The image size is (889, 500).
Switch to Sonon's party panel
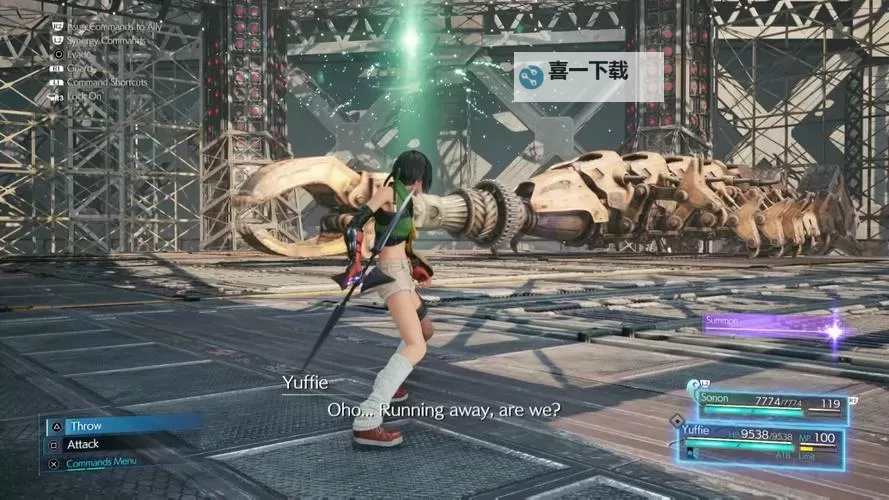pyautogui.click(x=766, y=404)
